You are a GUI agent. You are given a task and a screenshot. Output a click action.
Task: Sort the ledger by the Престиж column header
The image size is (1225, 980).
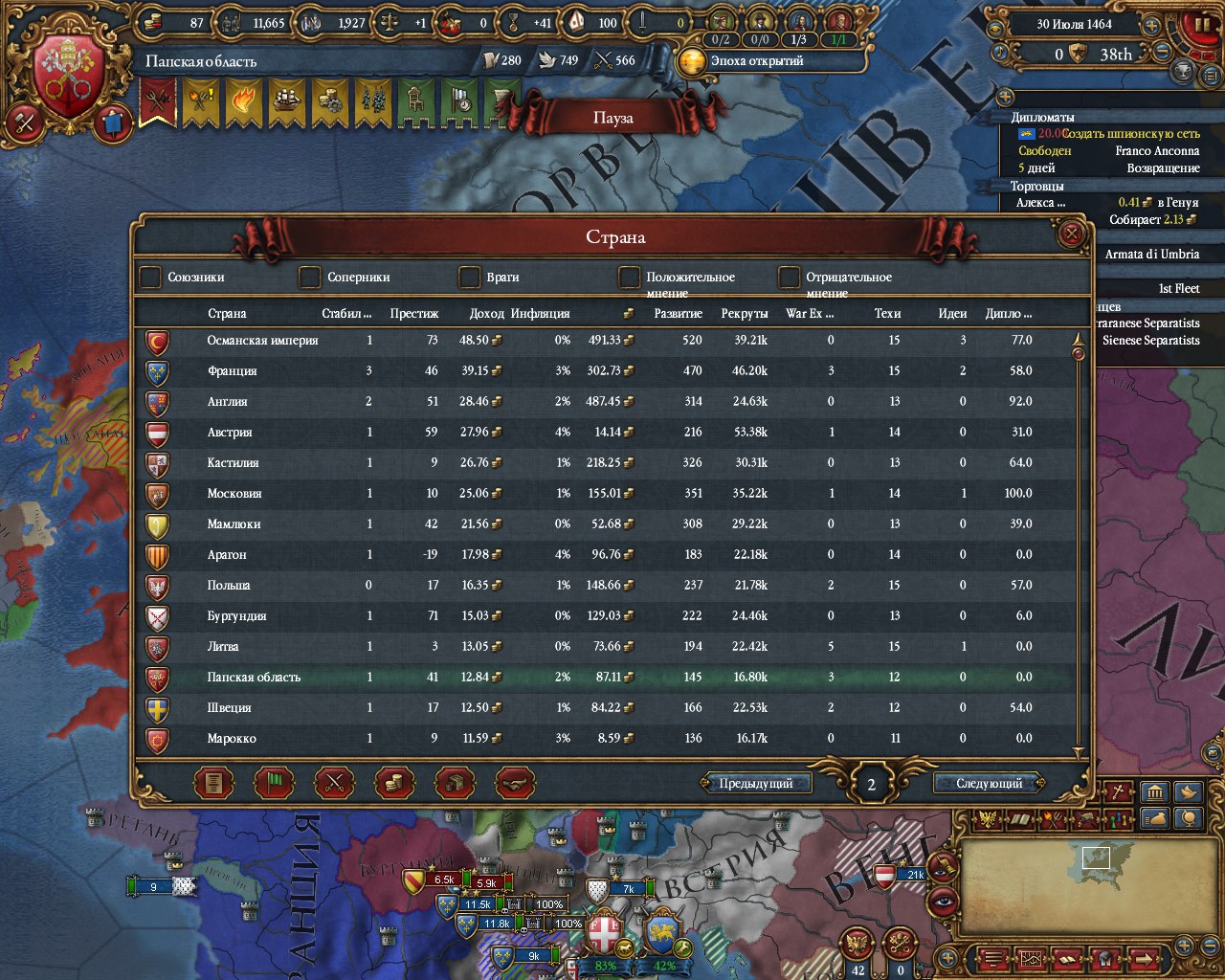point(416,313)
